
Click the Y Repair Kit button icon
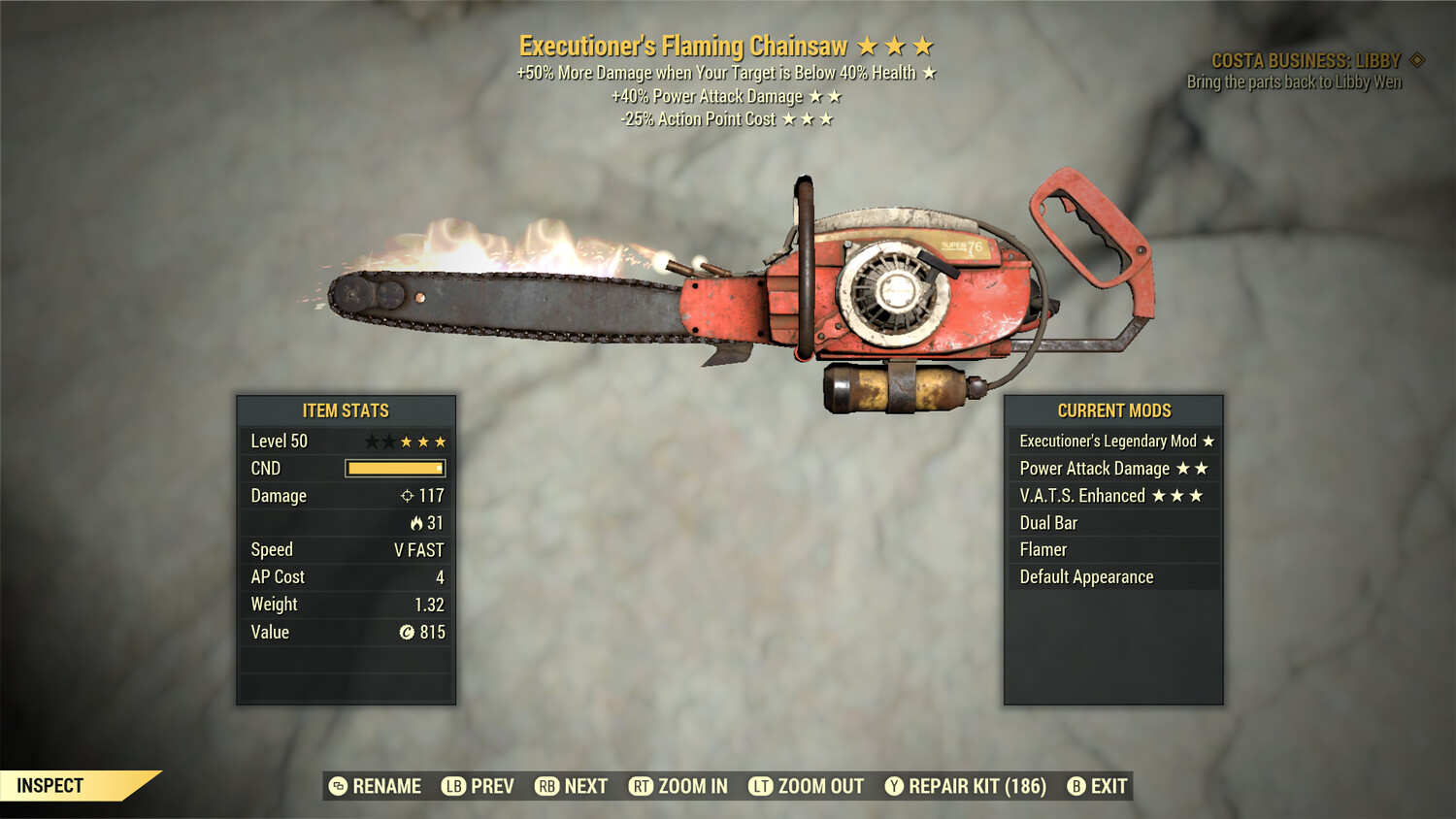(x=895, y=786)
